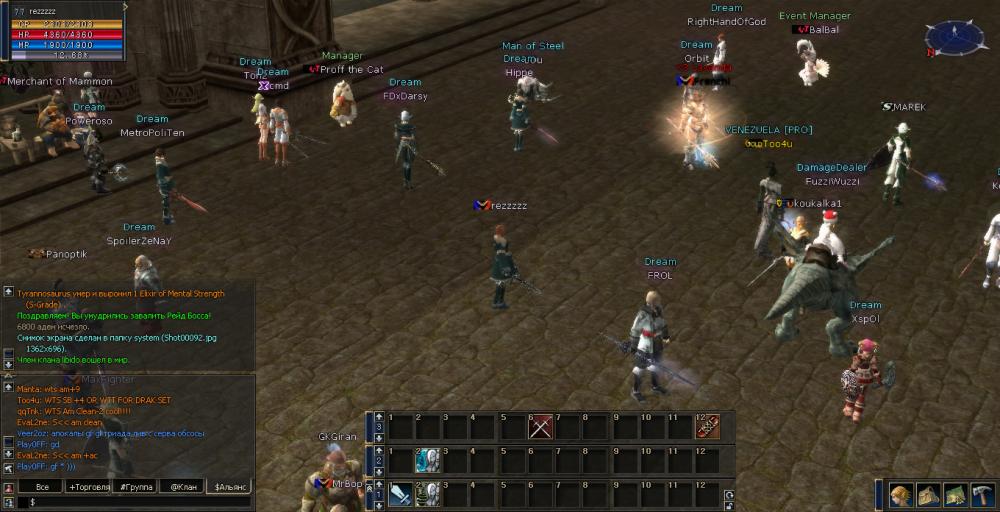Click the hotbar rotate button

click(727, 493)
